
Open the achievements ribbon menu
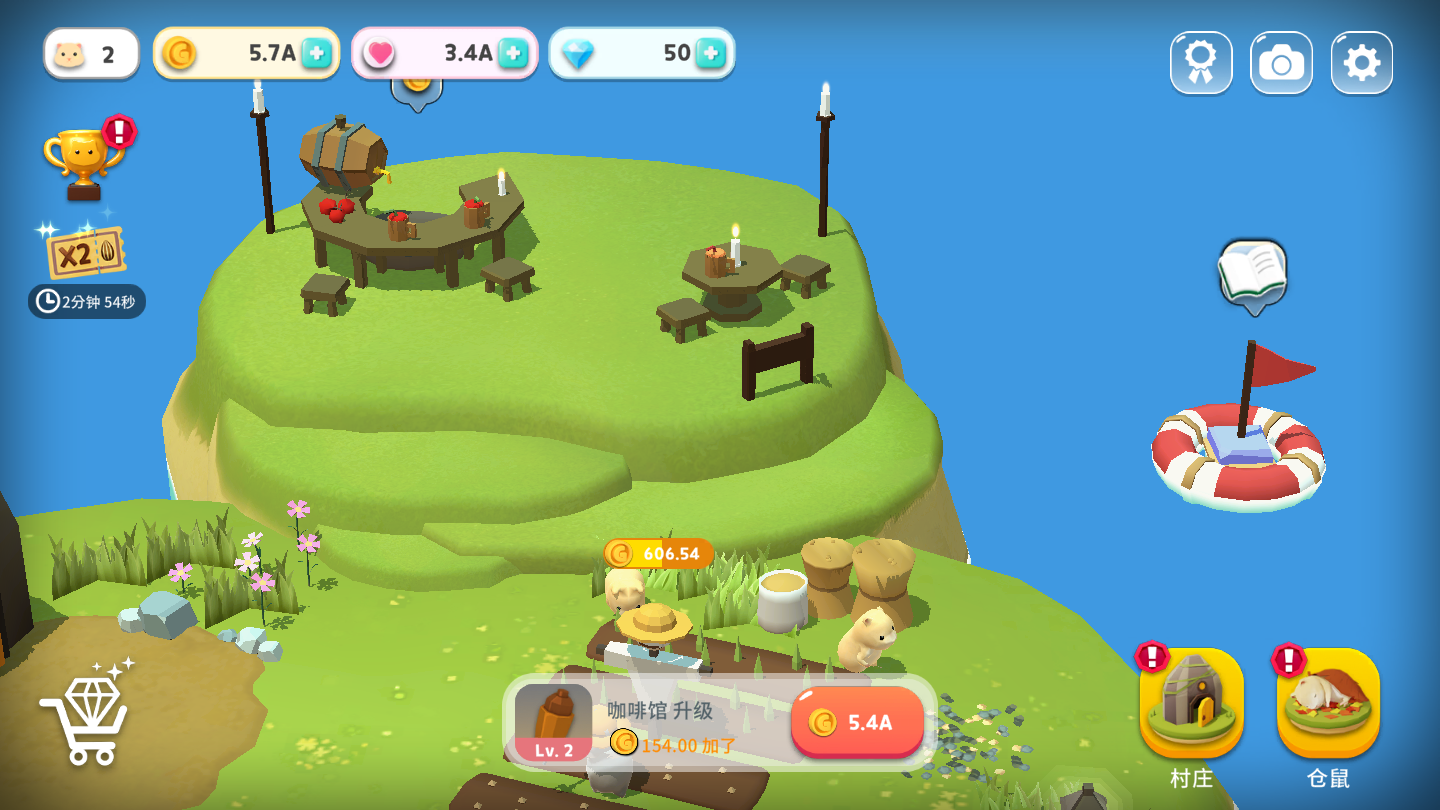pos(1201,63)
